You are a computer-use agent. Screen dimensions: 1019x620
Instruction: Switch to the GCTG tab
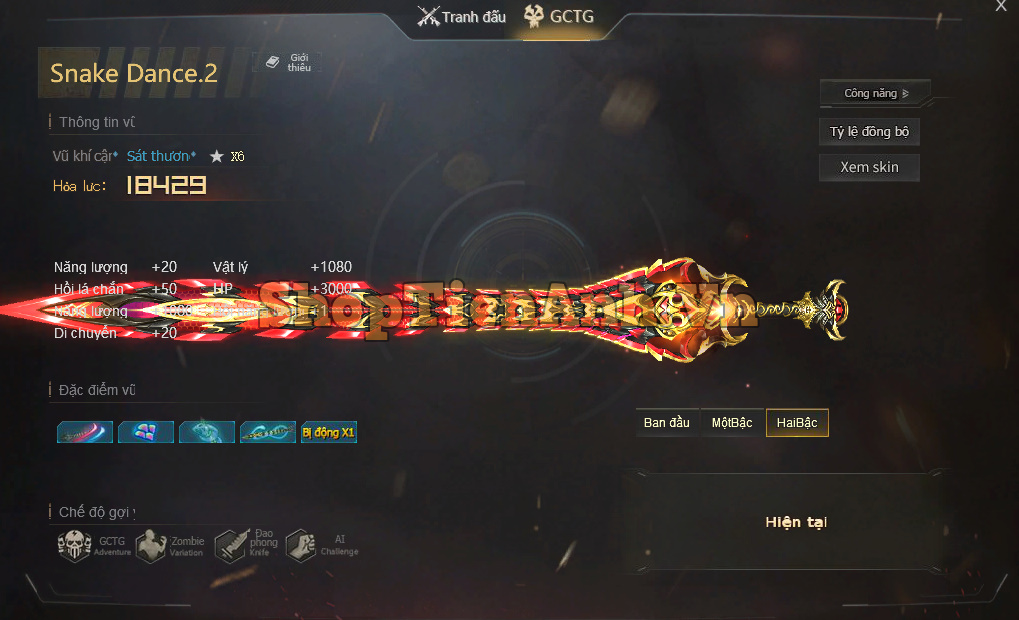click(x=562, y=17)
